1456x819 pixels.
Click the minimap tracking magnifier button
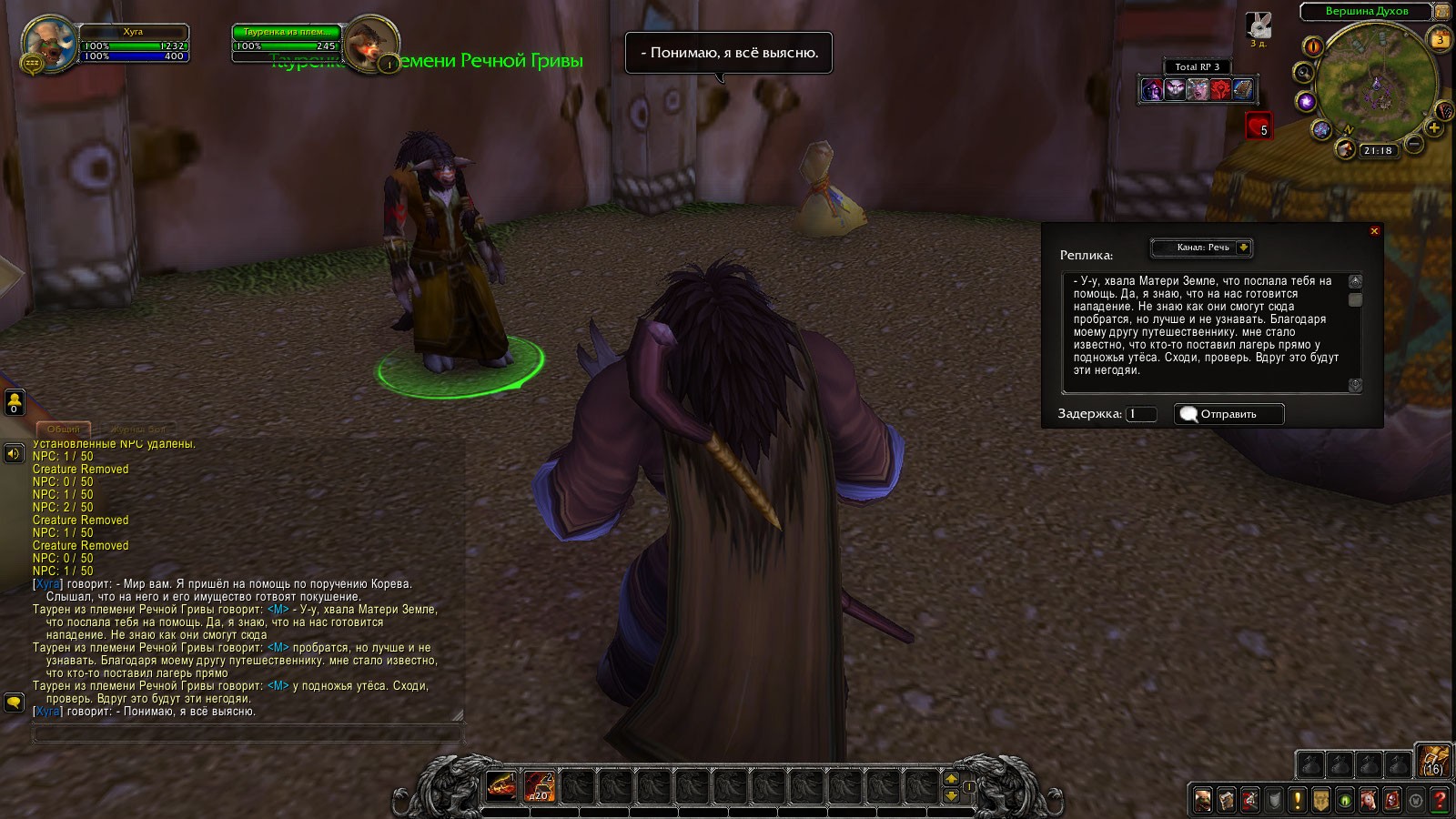pyautogui.click(x=1304, y=72)
